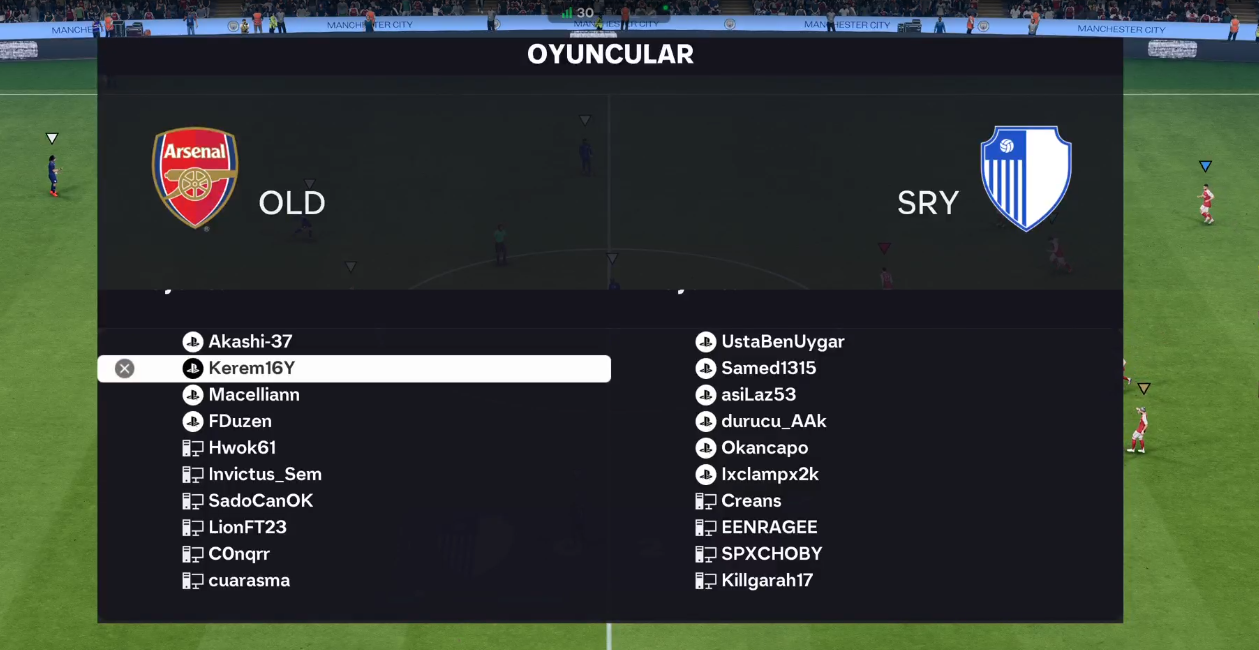Select the FDuzen player row
The height and width of the screenshot is (650, 1259).
click(240, 422)
